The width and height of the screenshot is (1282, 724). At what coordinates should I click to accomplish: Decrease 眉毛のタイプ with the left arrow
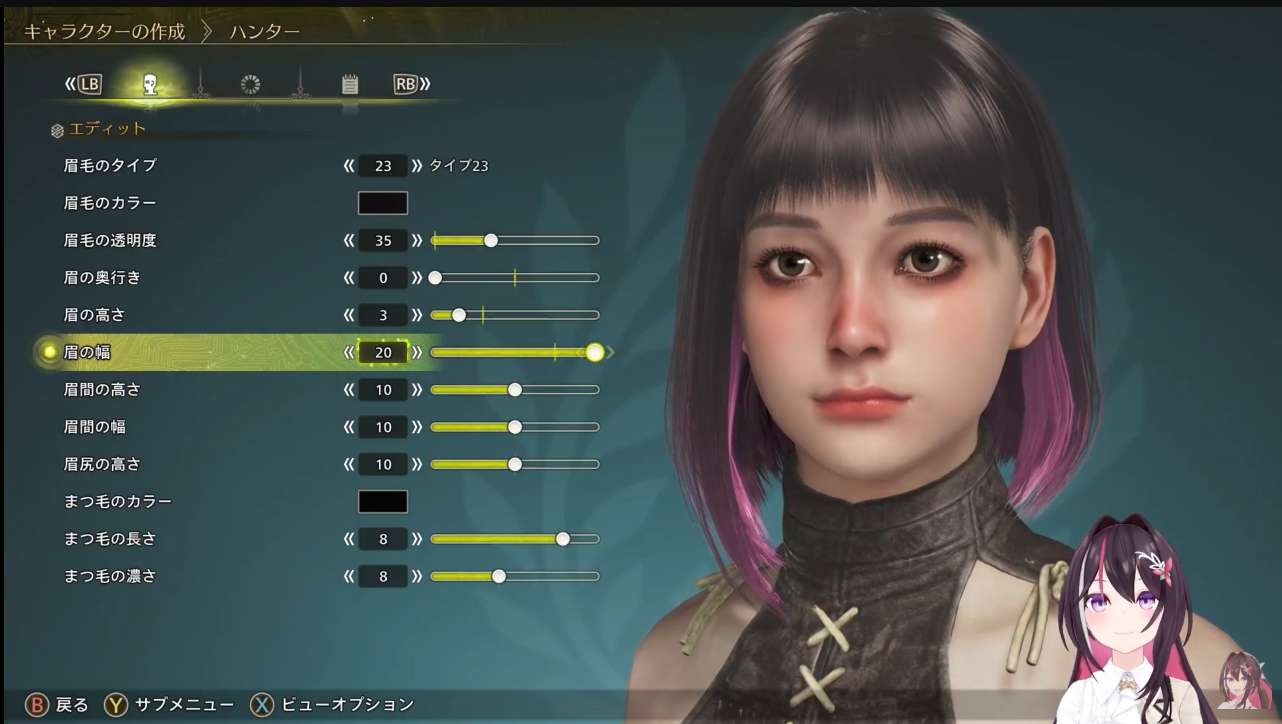tap(349, 165)
